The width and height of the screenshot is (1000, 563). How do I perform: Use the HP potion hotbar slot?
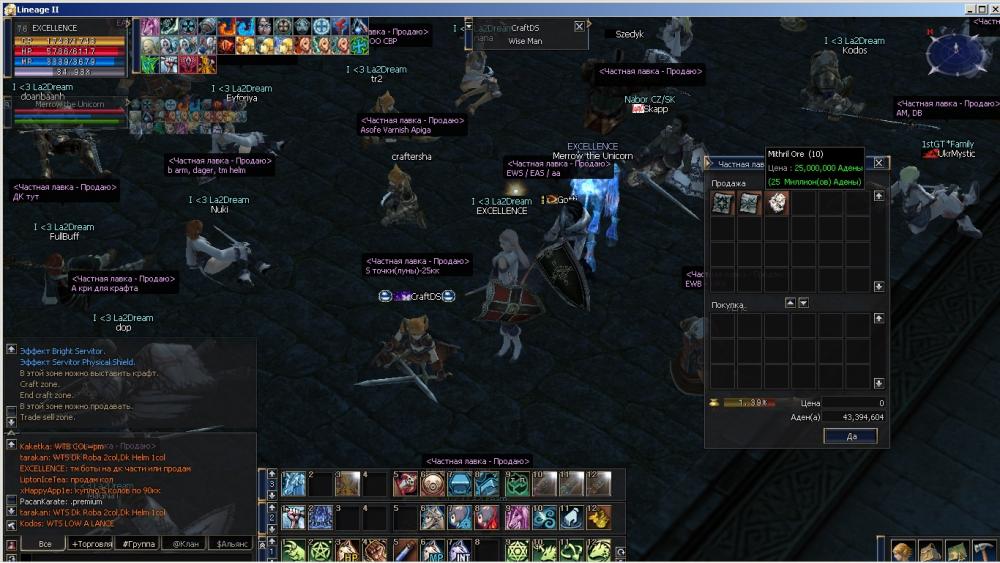click(348, 551)
